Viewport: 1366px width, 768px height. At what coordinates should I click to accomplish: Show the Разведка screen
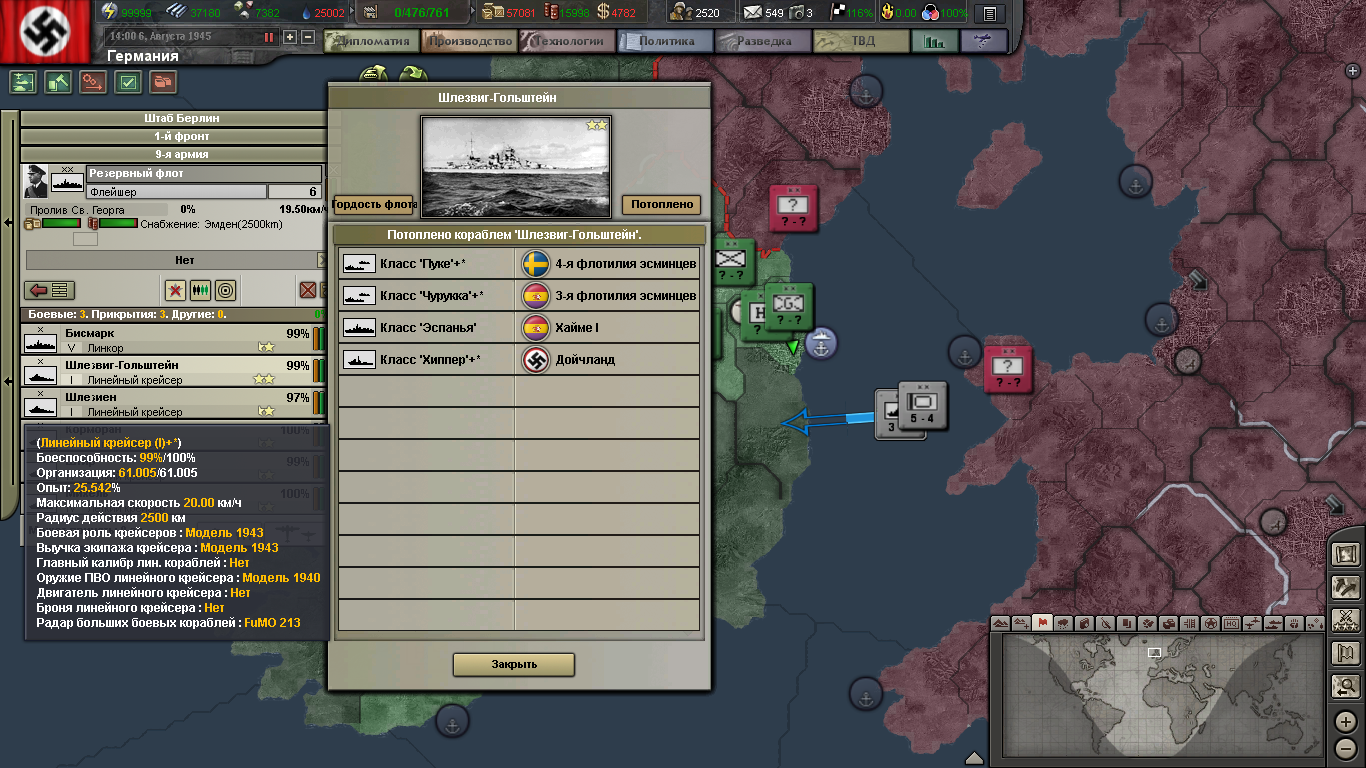click(763, 41)
